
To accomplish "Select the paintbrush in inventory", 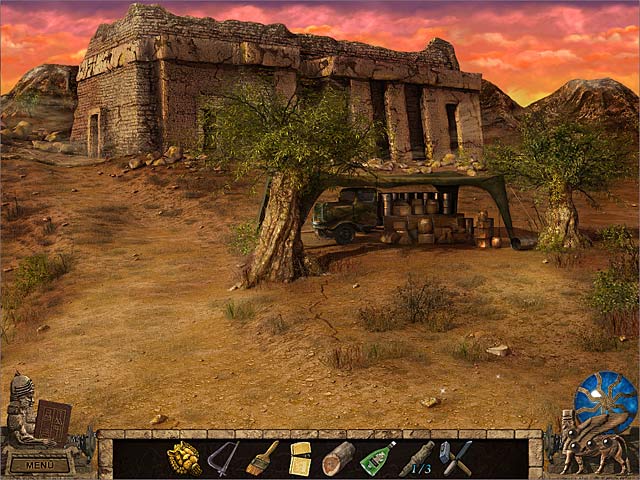I will coord(262,457).
